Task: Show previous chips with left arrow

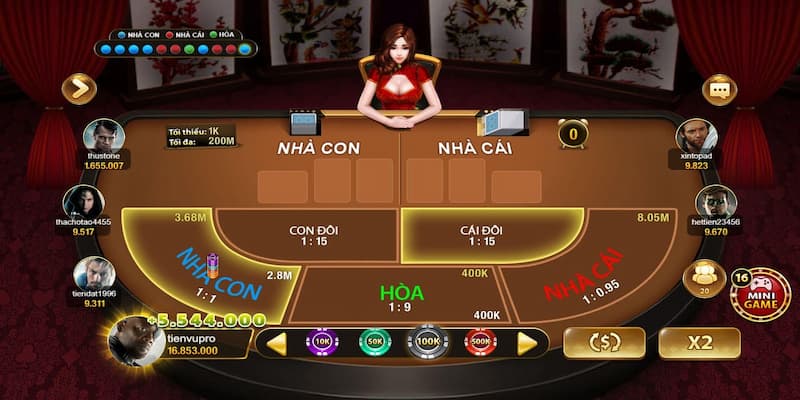Action: [x=276, y=343]
